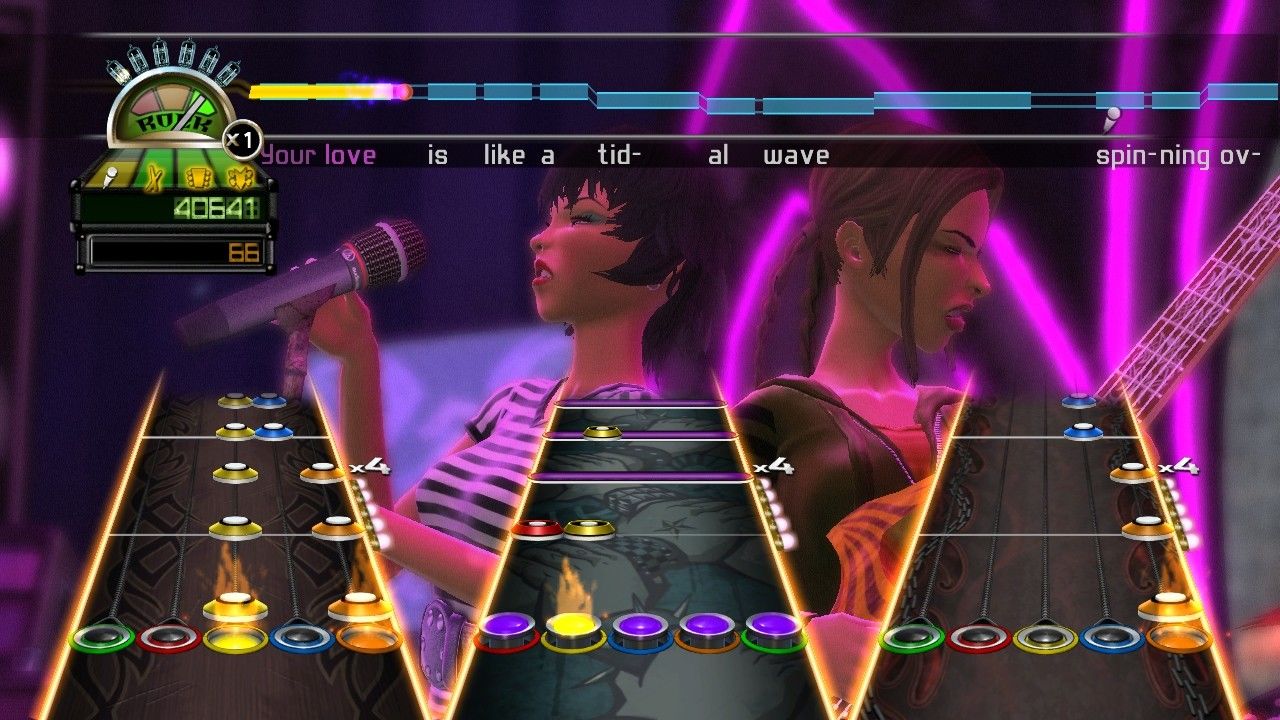Hit the orange-ringed drum pad on center highway
This screenshot has width=1280, height=720.
coord(707,630)
